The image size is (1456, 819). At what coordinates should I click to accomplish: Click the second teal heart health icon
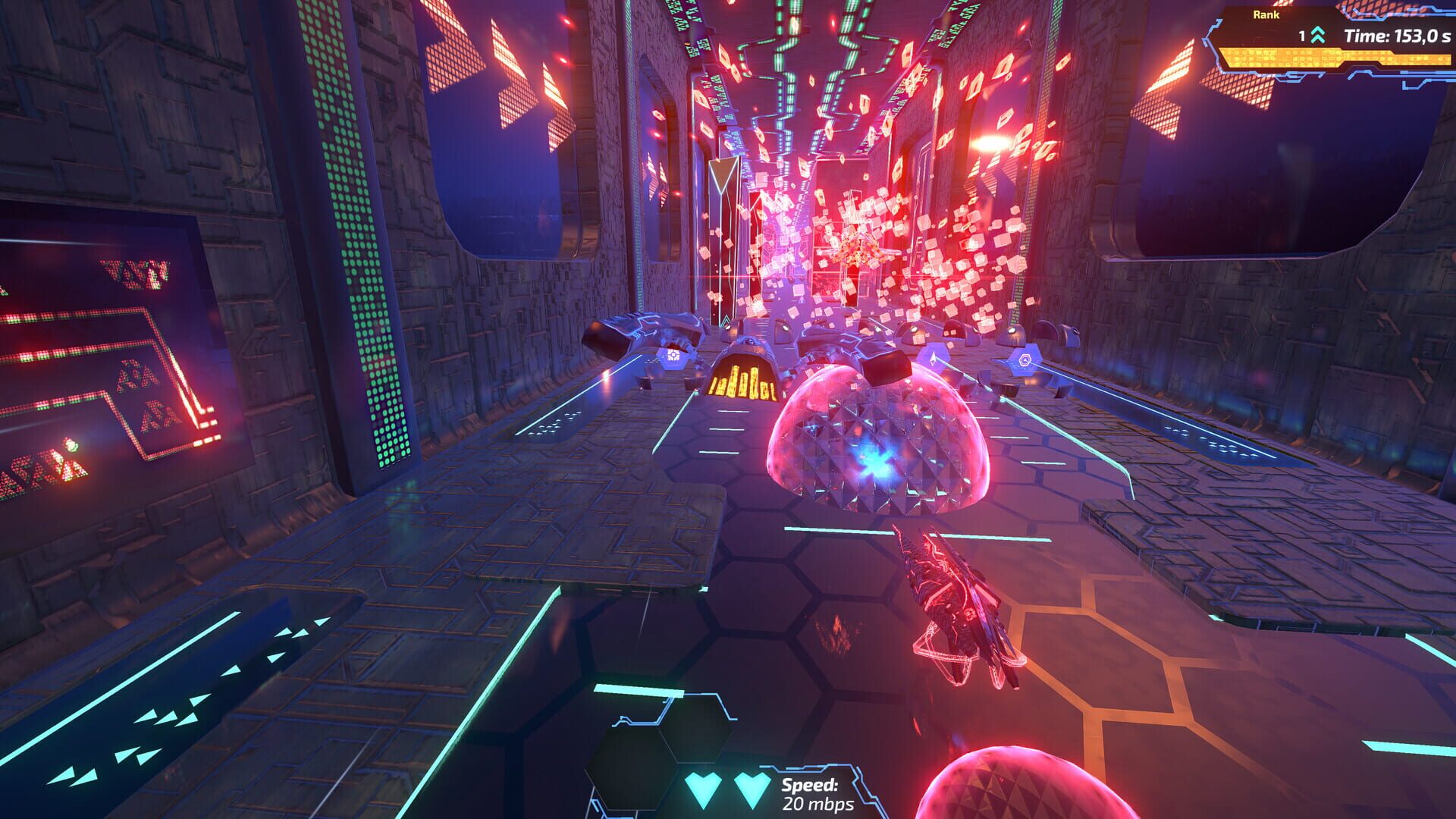[755, 790]
